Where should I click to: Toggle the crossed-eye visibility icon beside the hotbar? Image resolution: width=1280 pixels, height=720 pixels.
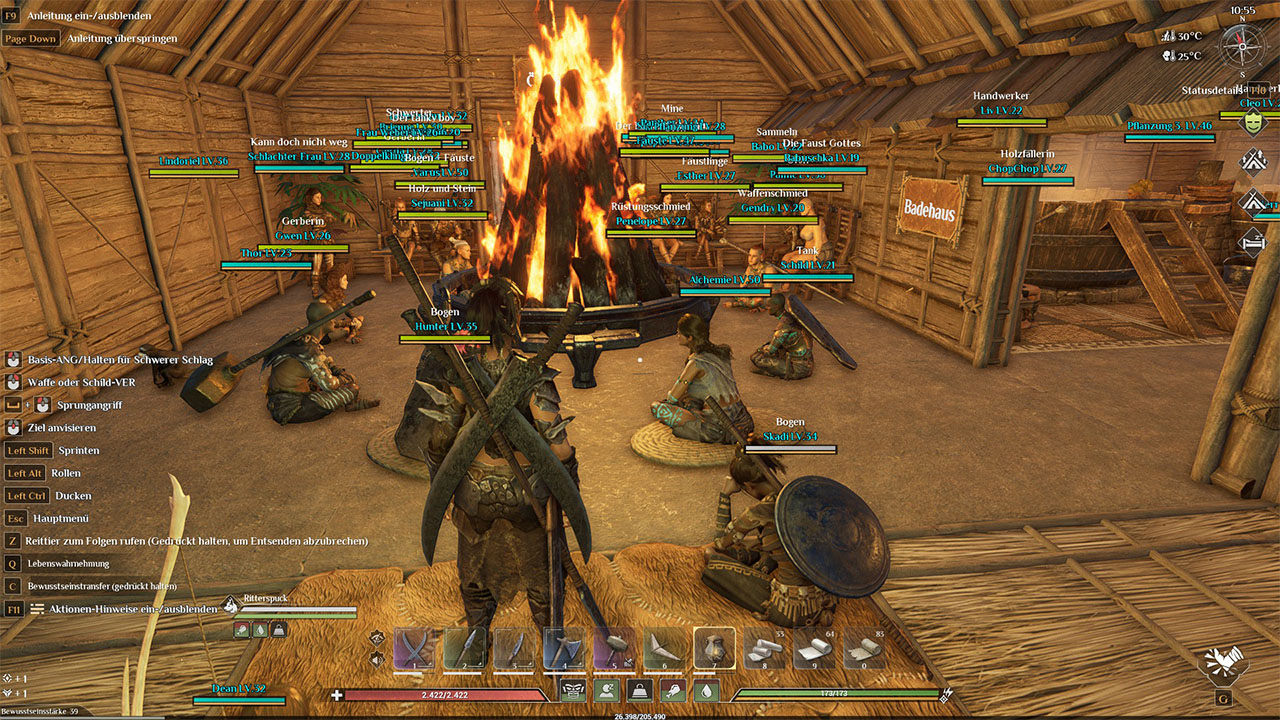point(377,637)
